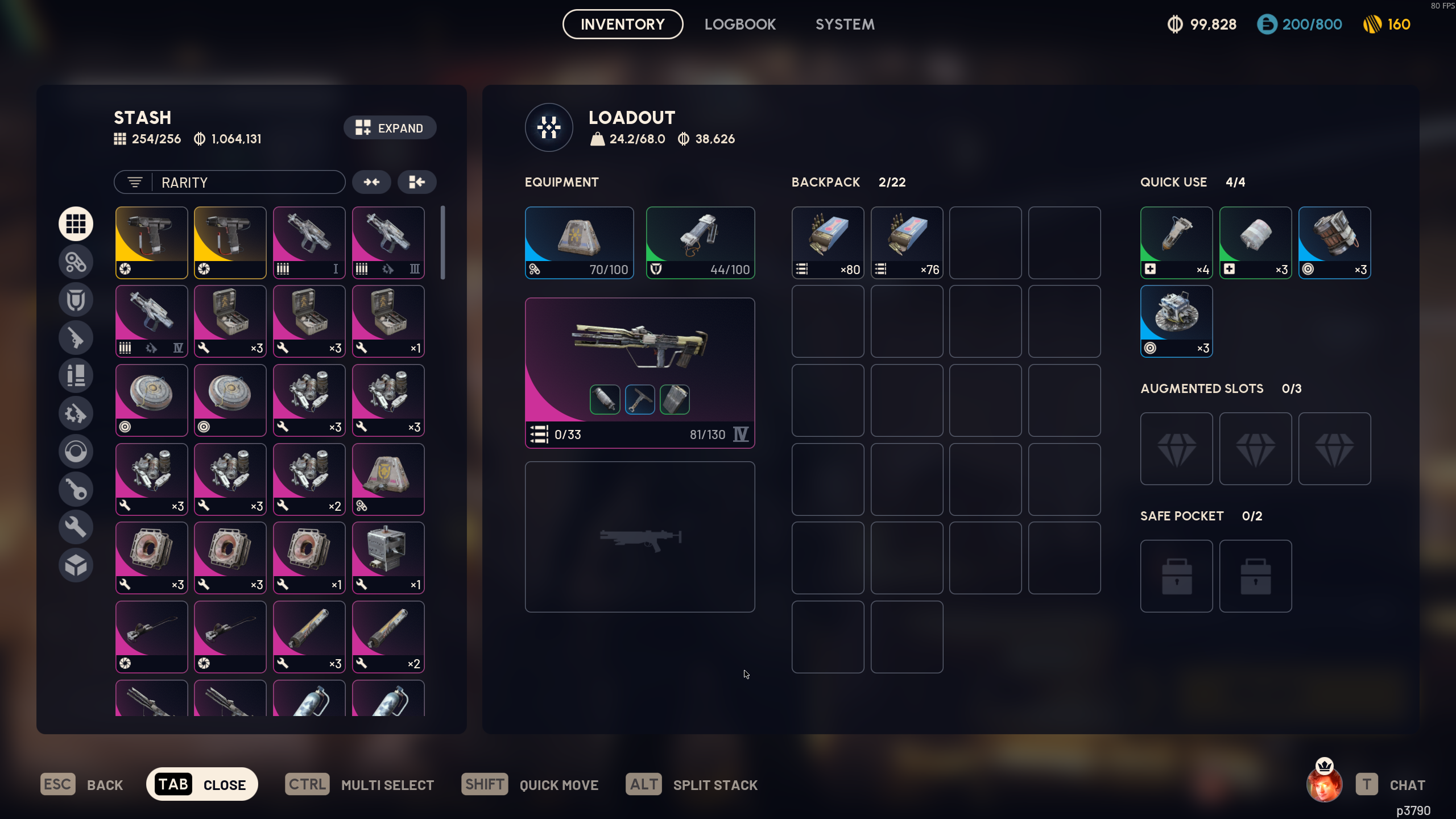Switch to the Logbook tab
Image resolution: width=1456 pixels, height=819 pixels.
tap(740, 24)
